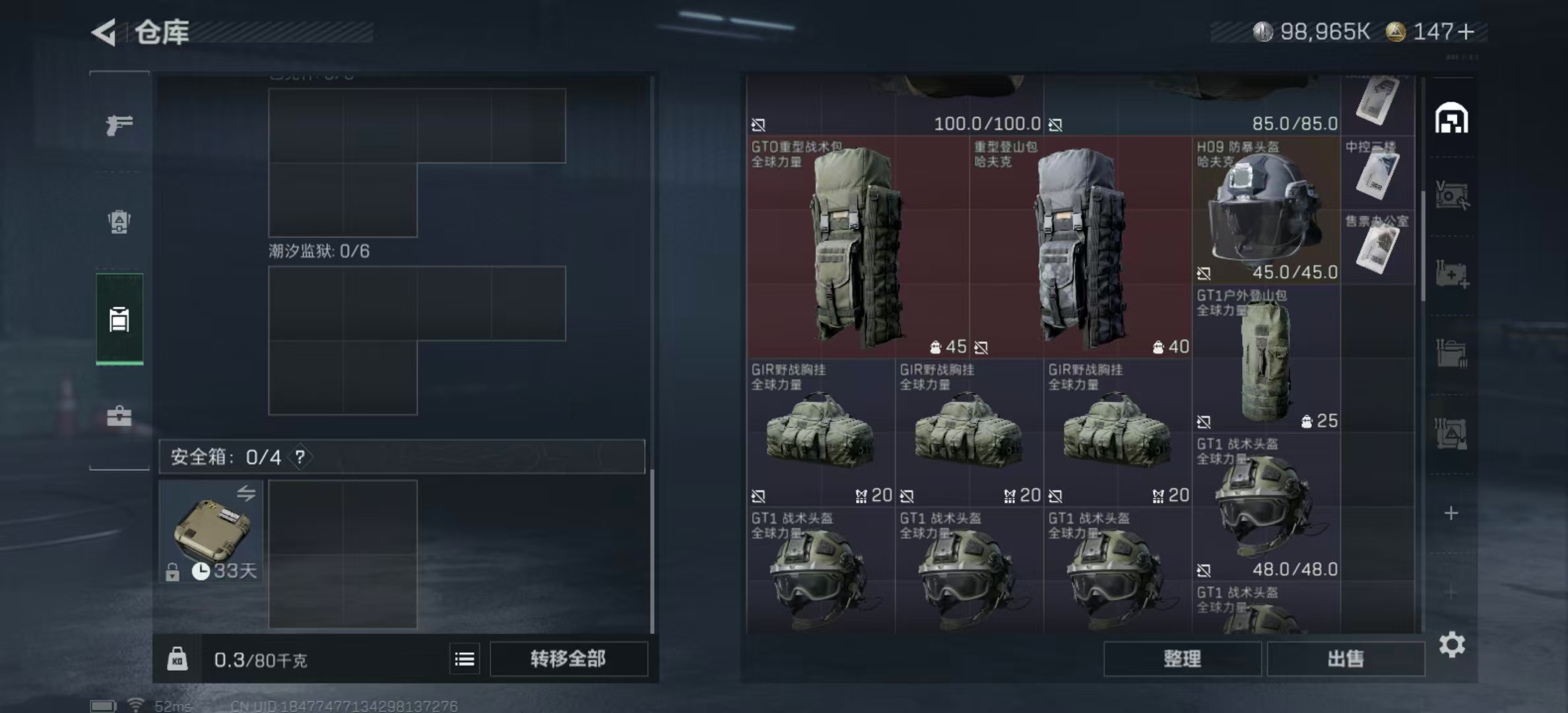
Task: Click the 整理 button
Action: click(1182, 659)
